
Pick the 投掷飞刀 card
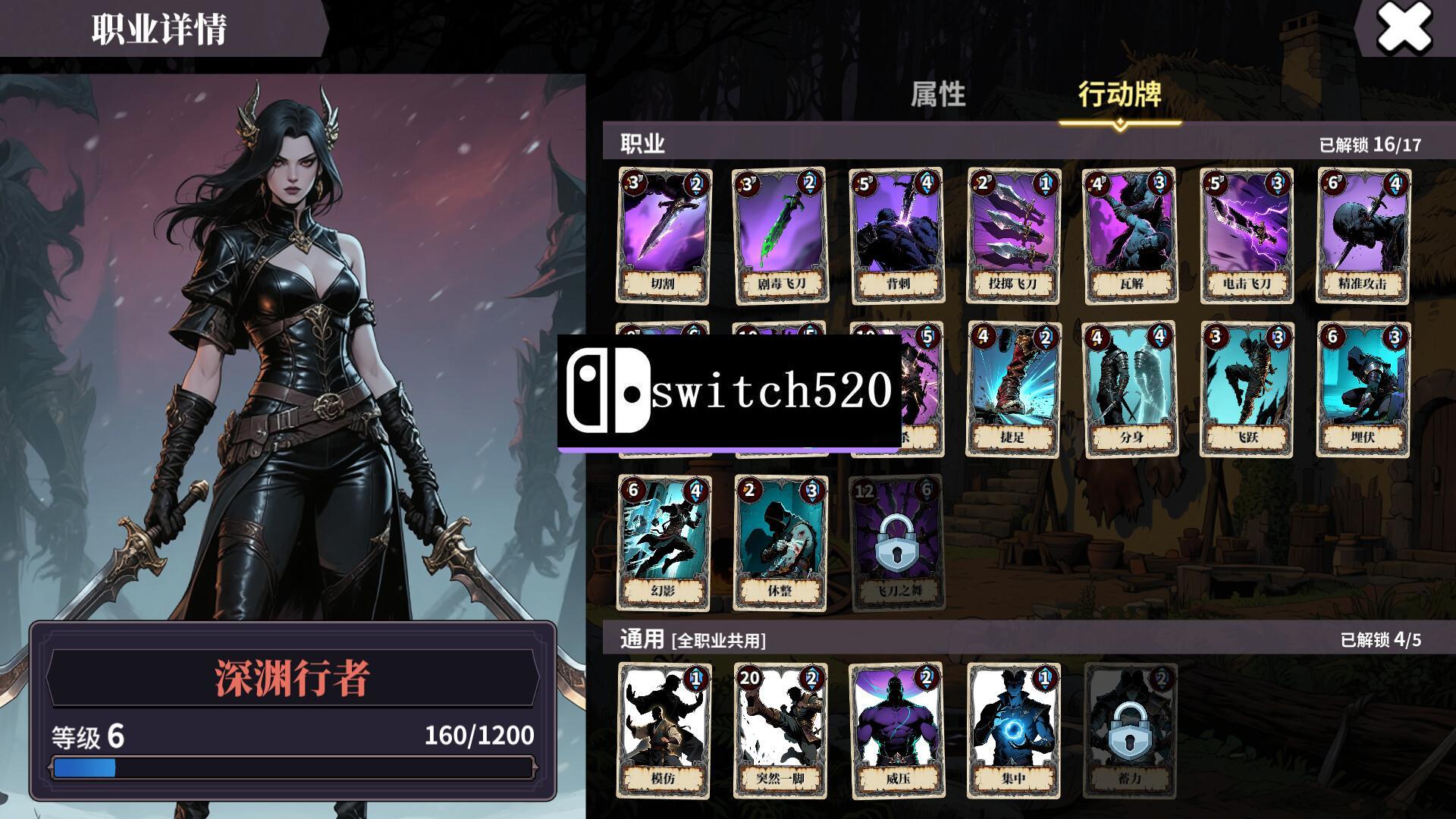(1013, 235)
